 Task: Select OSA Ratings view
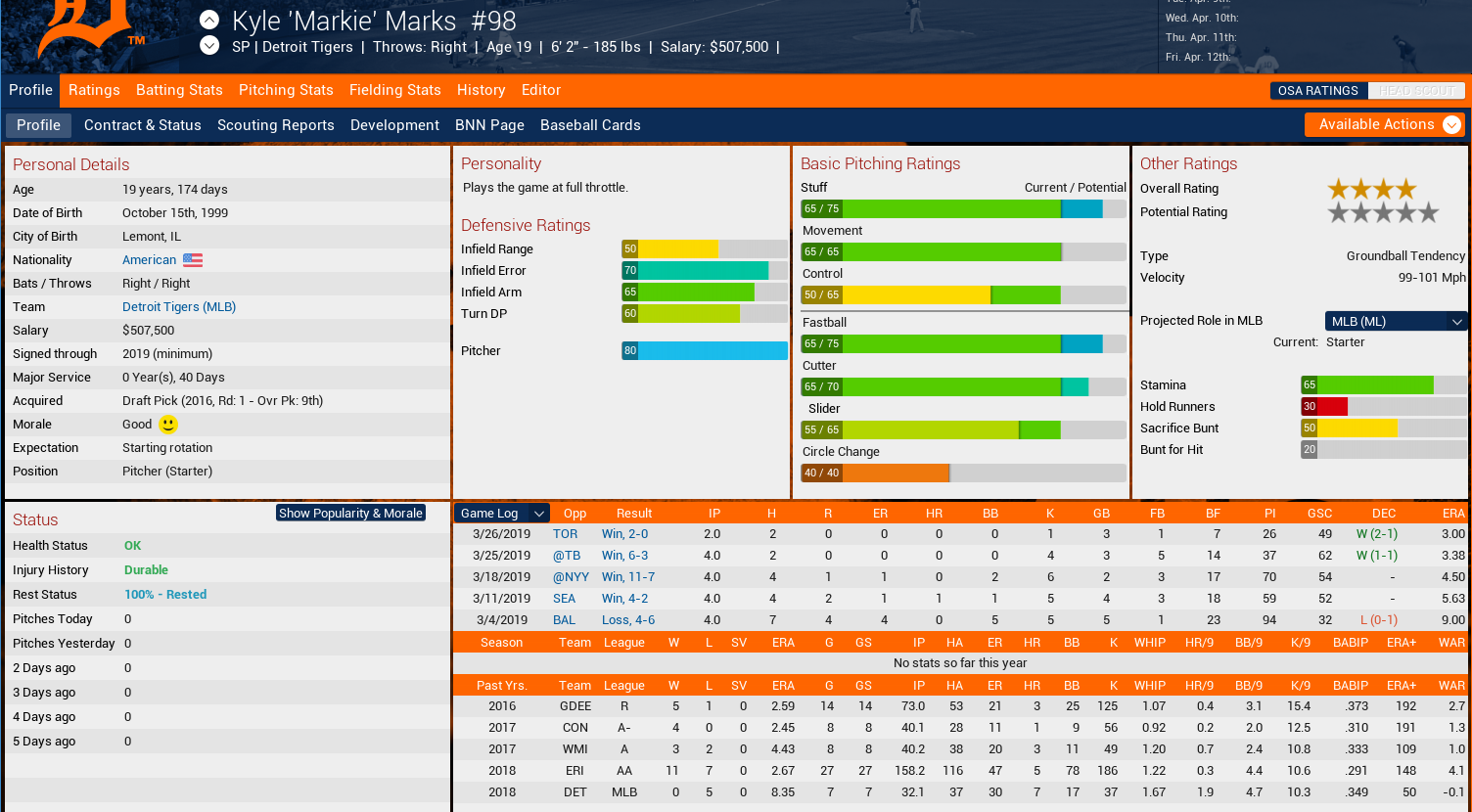[1317, 91]
